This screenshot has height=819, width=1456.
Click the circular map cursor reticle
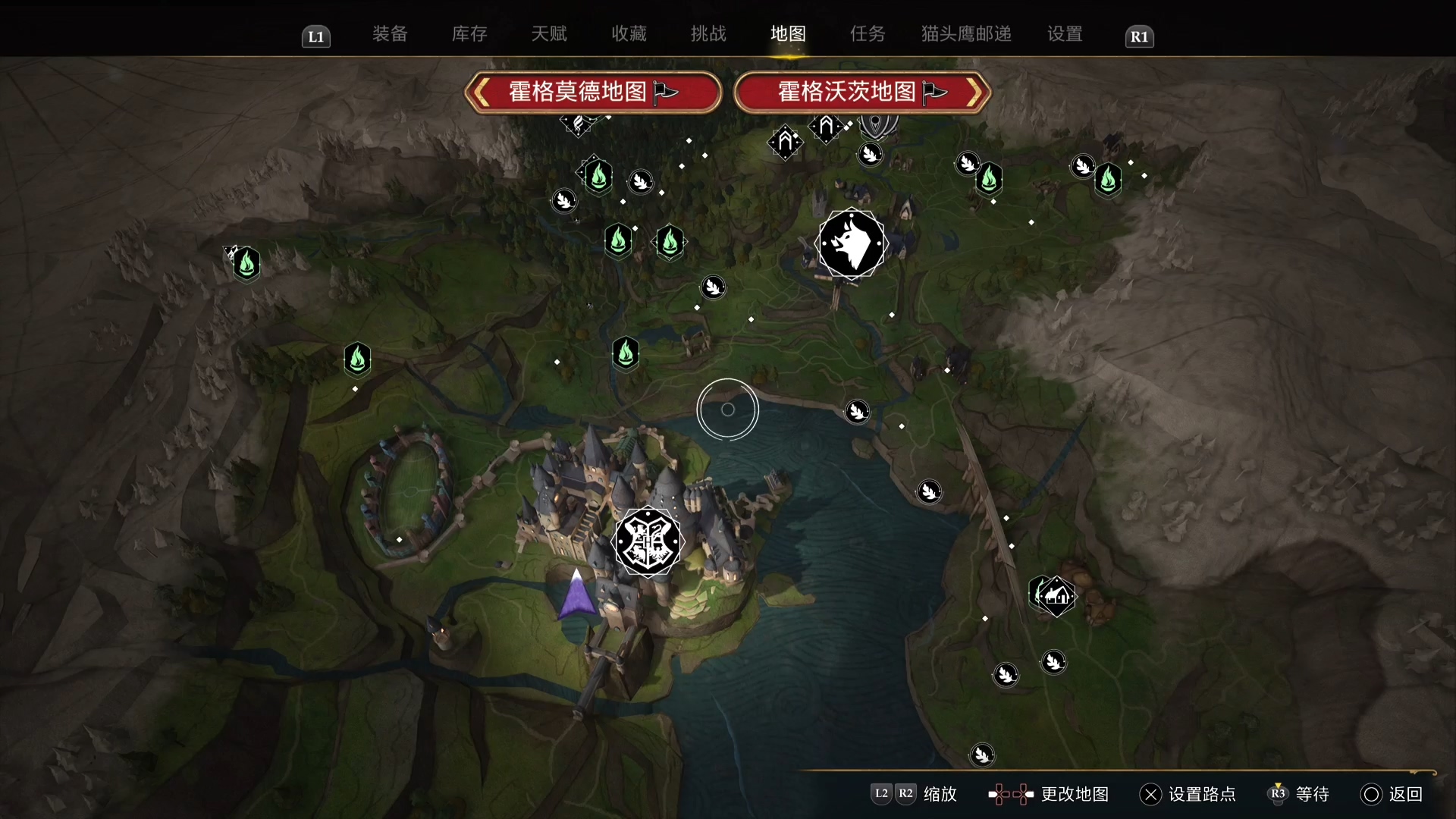(x=727, y=409)
